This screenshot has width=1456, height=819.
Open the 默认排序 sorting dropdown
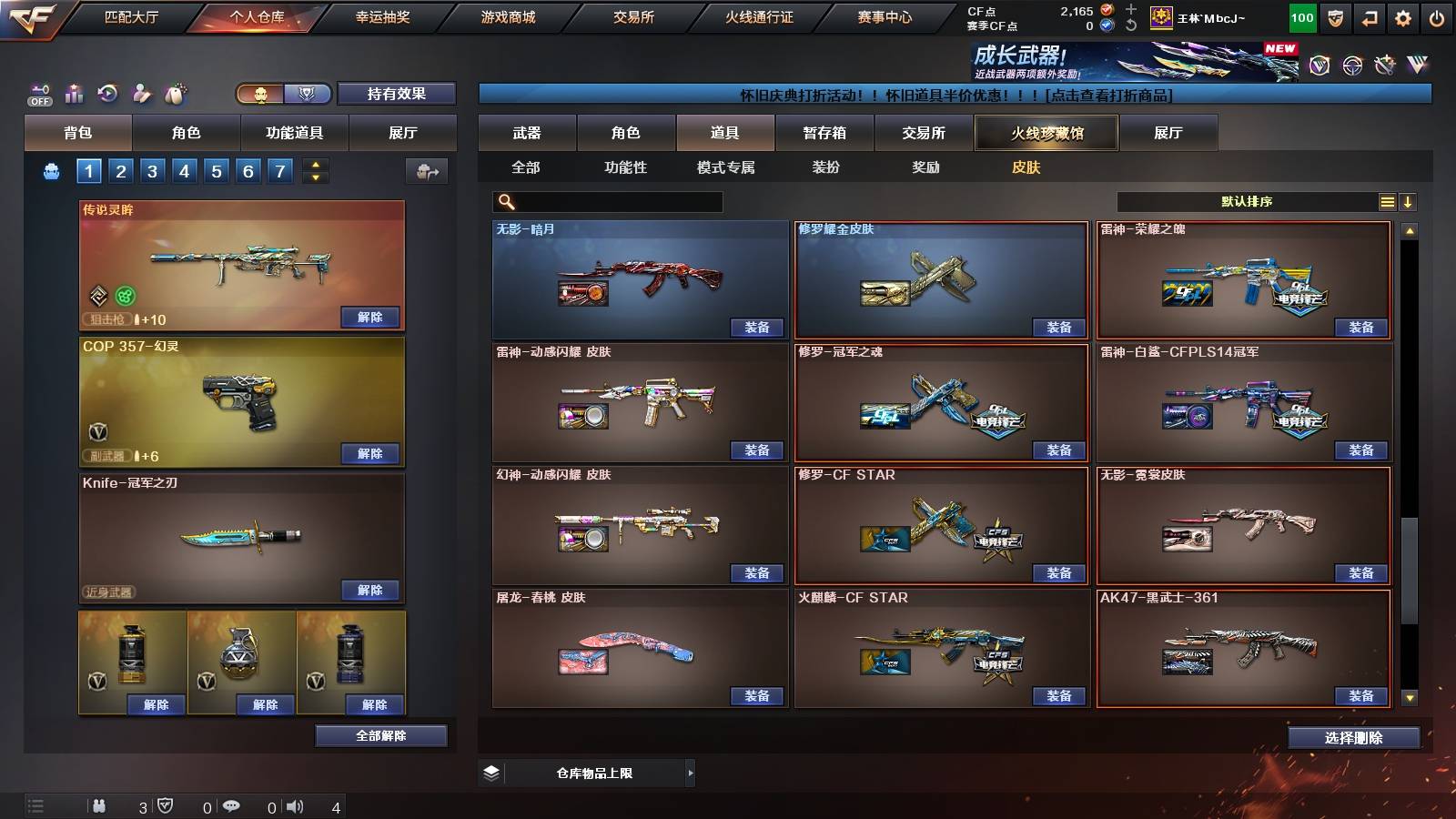pos(1247,201)
